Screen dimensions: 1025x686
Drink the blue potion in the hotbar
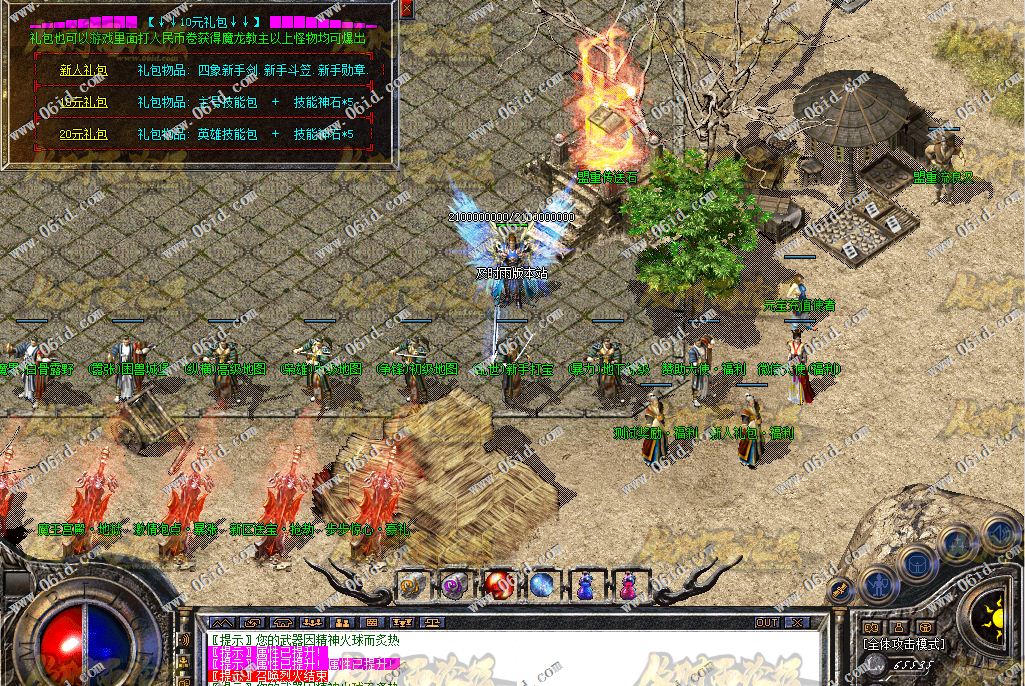pyautogui.click(x=585, y=585)
